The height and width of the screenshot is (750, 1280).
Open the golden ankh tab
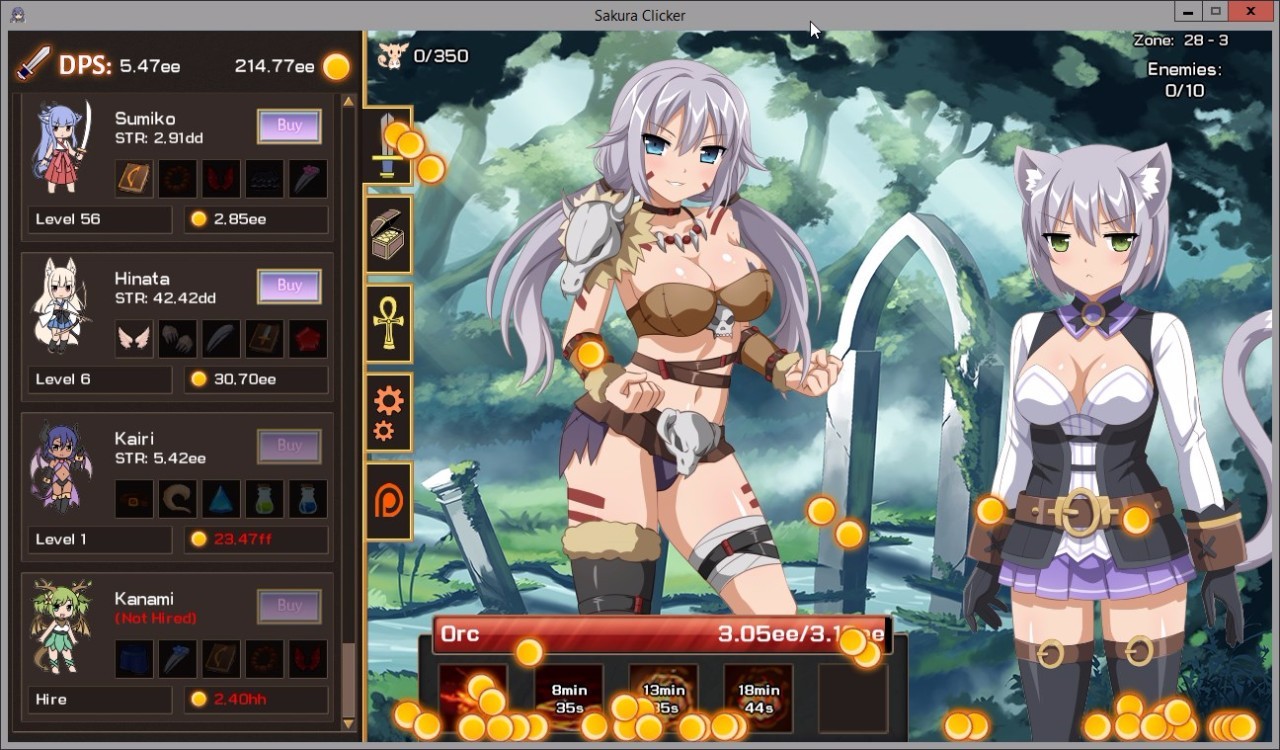(x=388, y=323)
